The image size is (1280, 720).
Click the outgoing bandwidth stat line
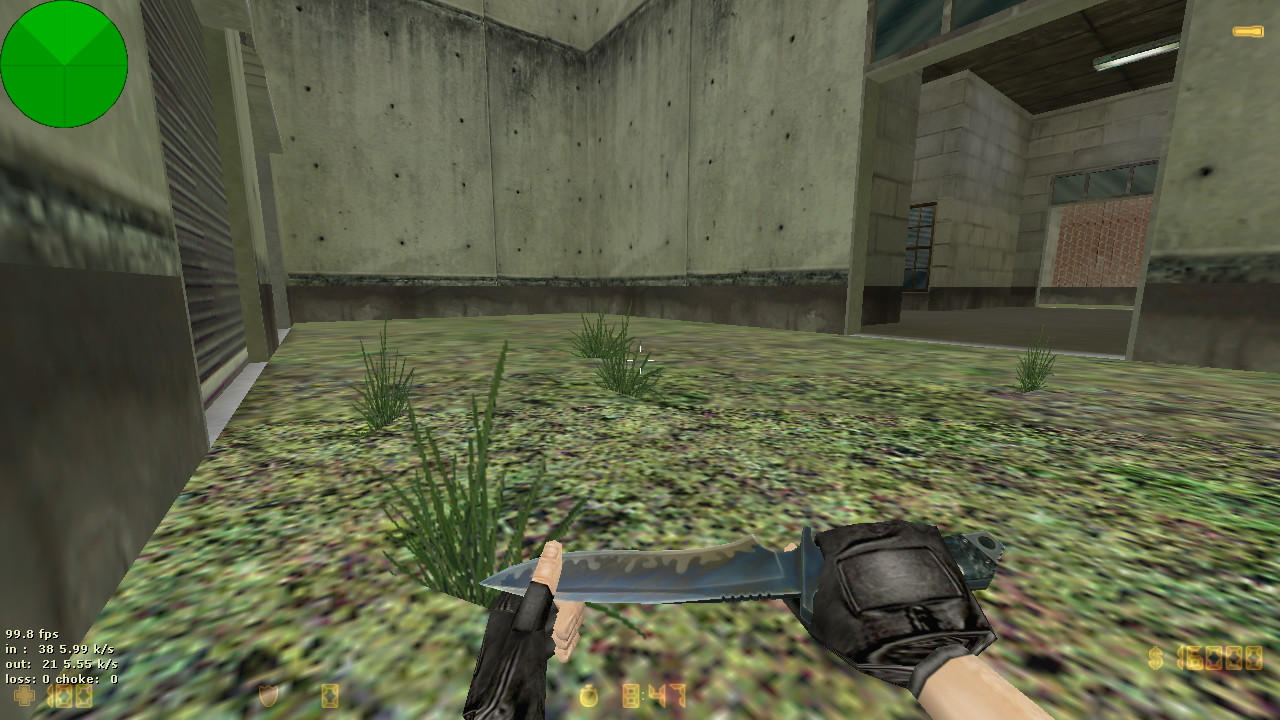click(62, 663)
